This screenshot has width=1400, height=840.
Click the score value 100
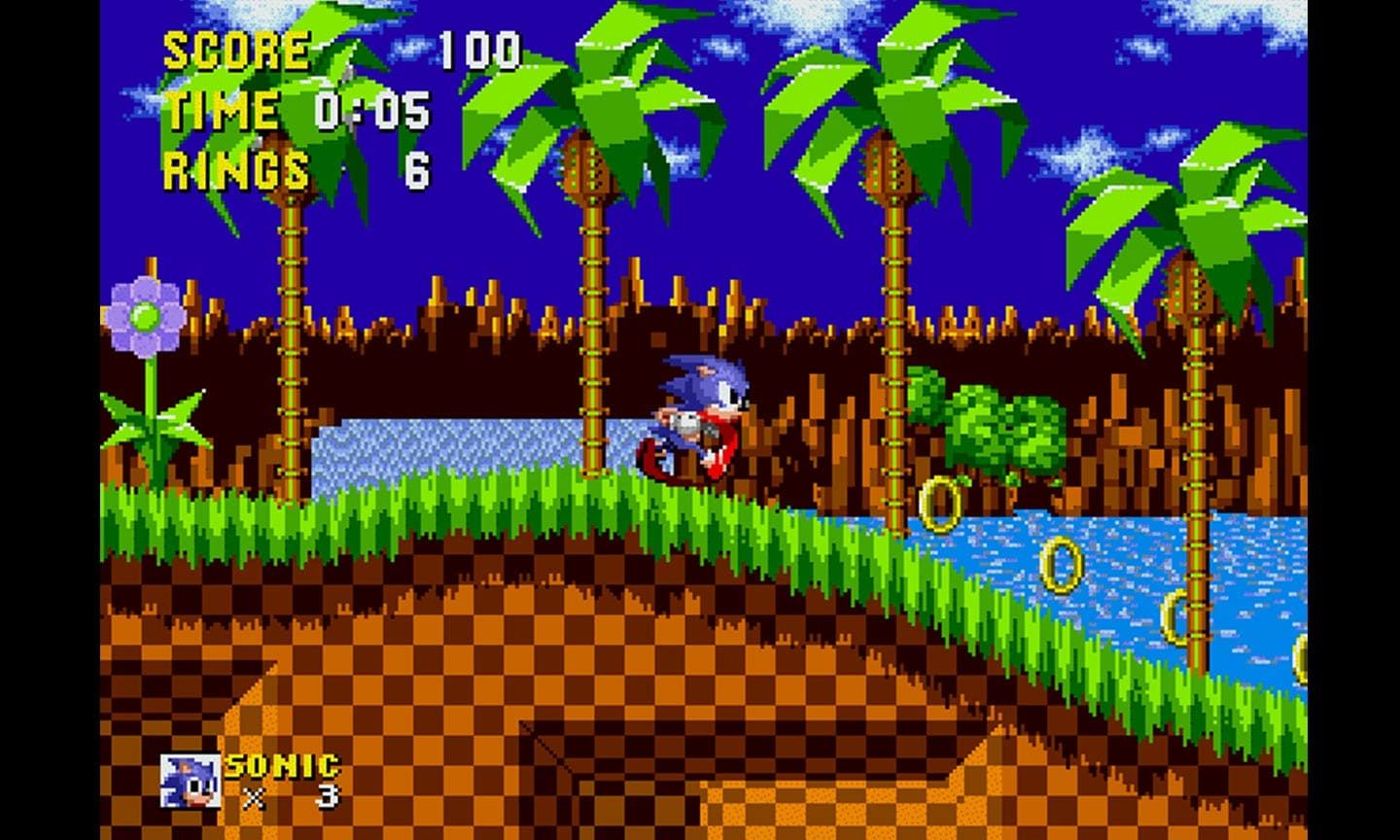[x=478, y=47]
